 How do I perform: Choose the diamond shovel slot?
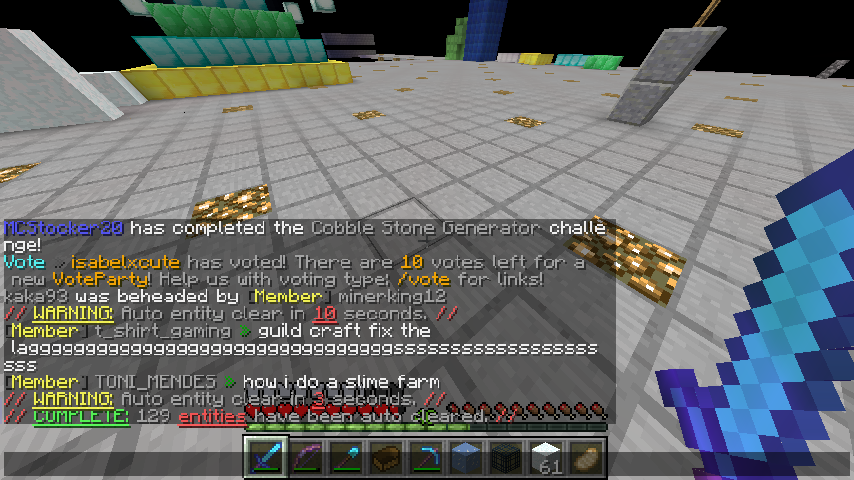[x=347, y=458]
